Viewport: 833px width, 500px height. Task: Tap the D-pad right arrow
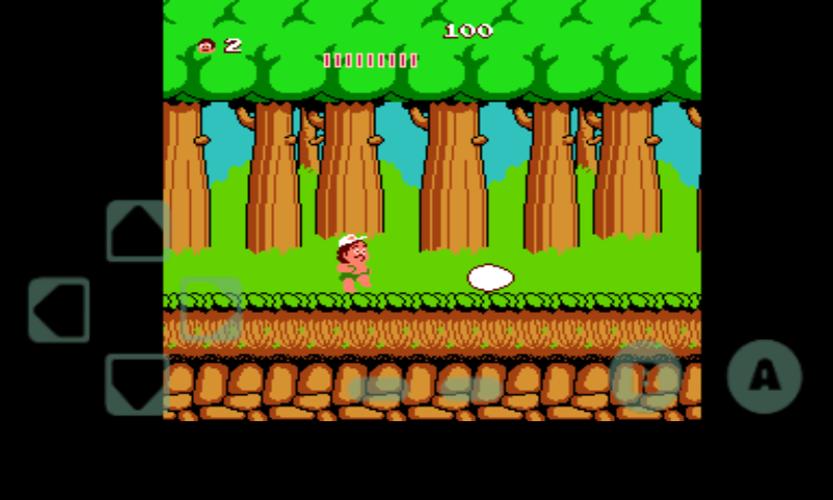(x=212, y=310)
